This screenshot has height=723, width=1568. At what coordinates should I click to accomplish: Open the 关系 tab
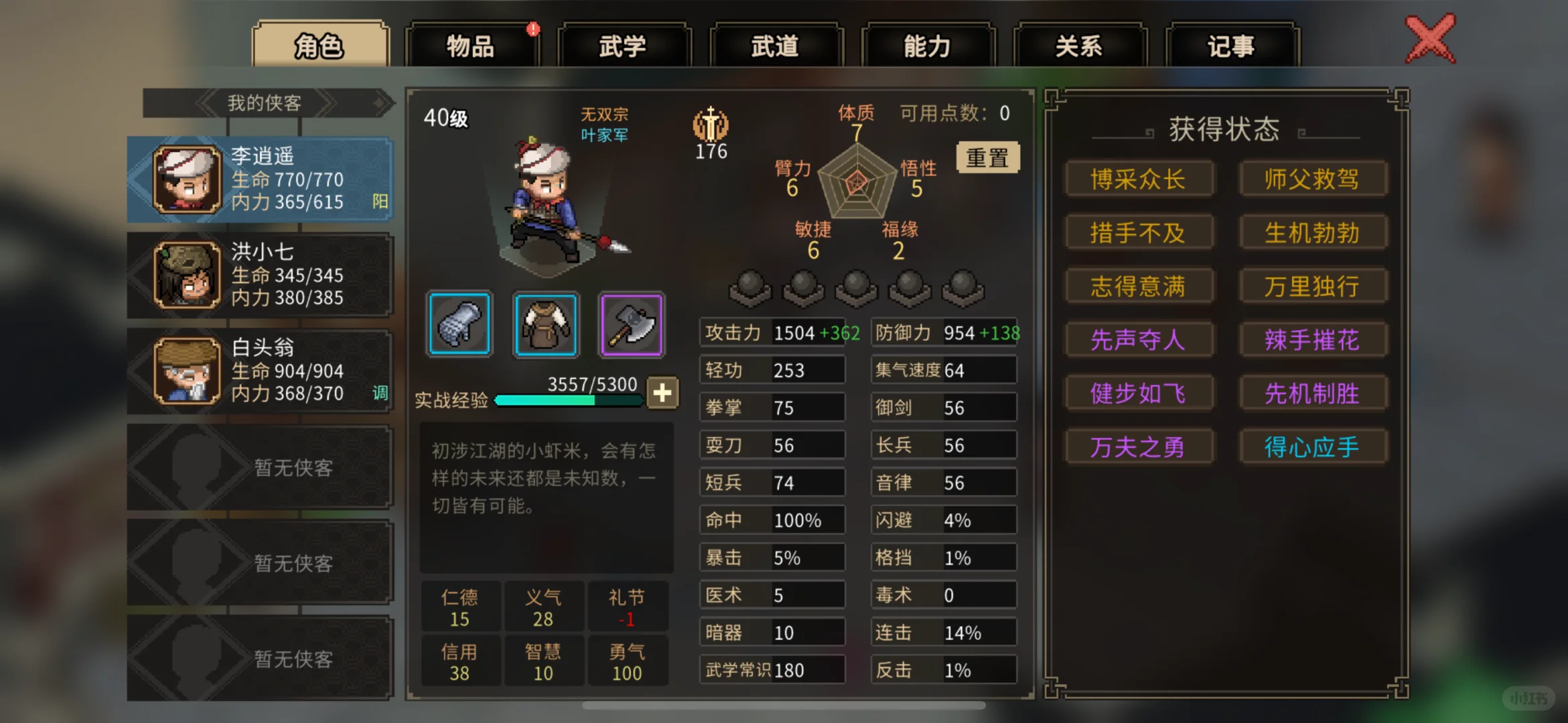(1080, 45)
